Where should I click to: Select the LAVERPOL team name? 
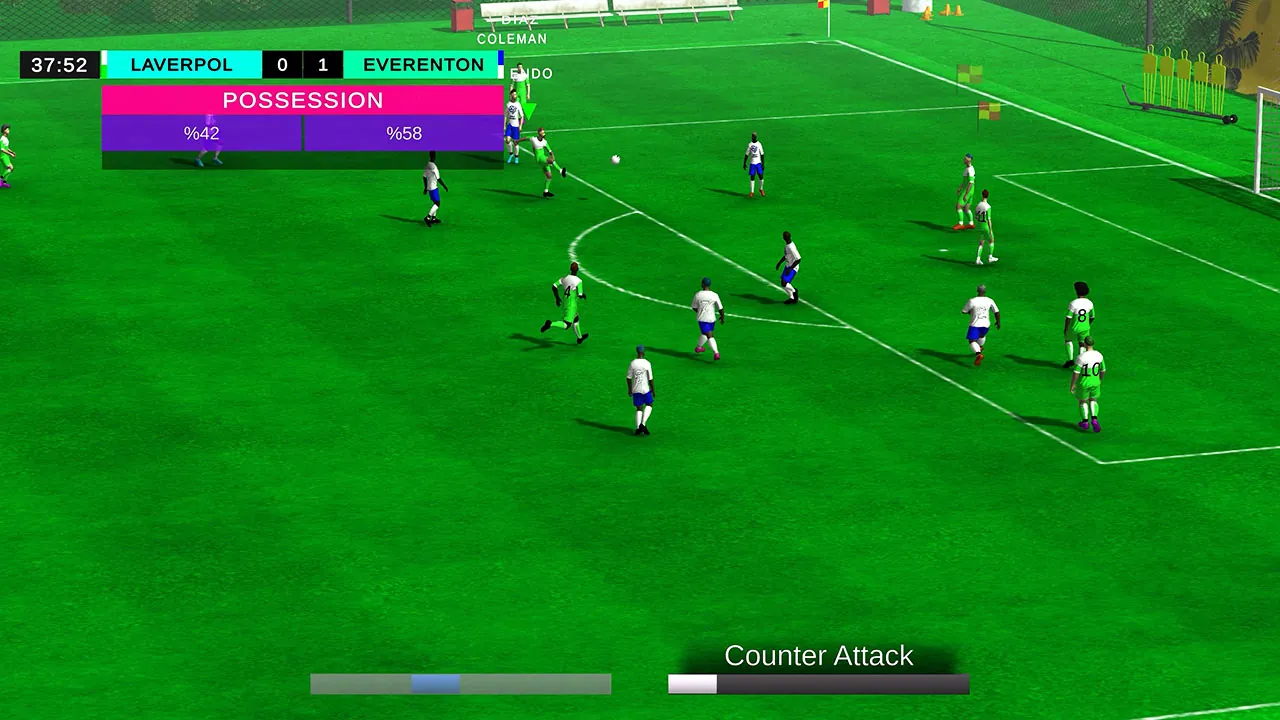(181, 64)
